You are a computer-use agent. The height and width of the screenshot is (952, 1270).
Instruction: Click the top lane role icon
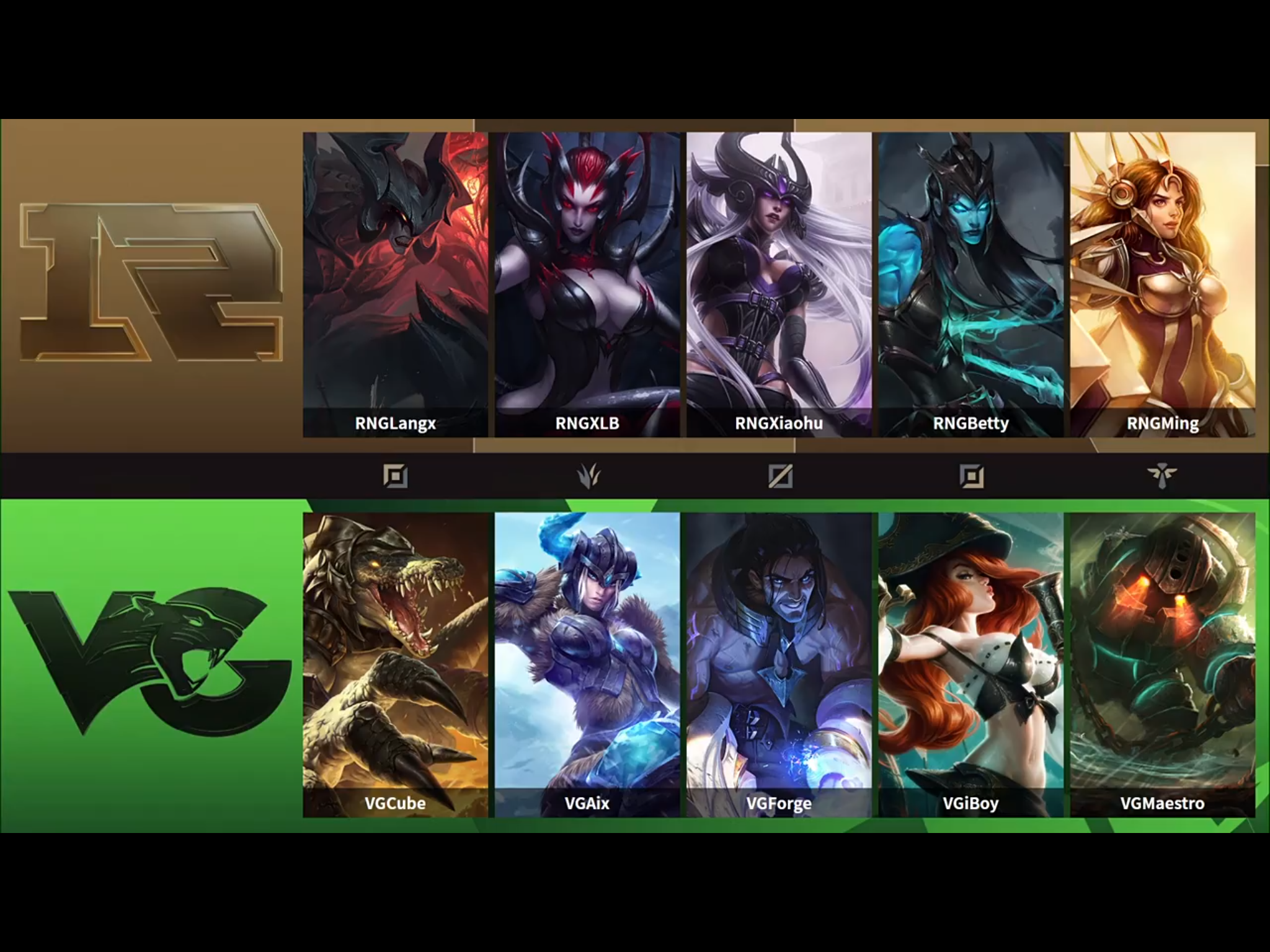click(395, 476)
